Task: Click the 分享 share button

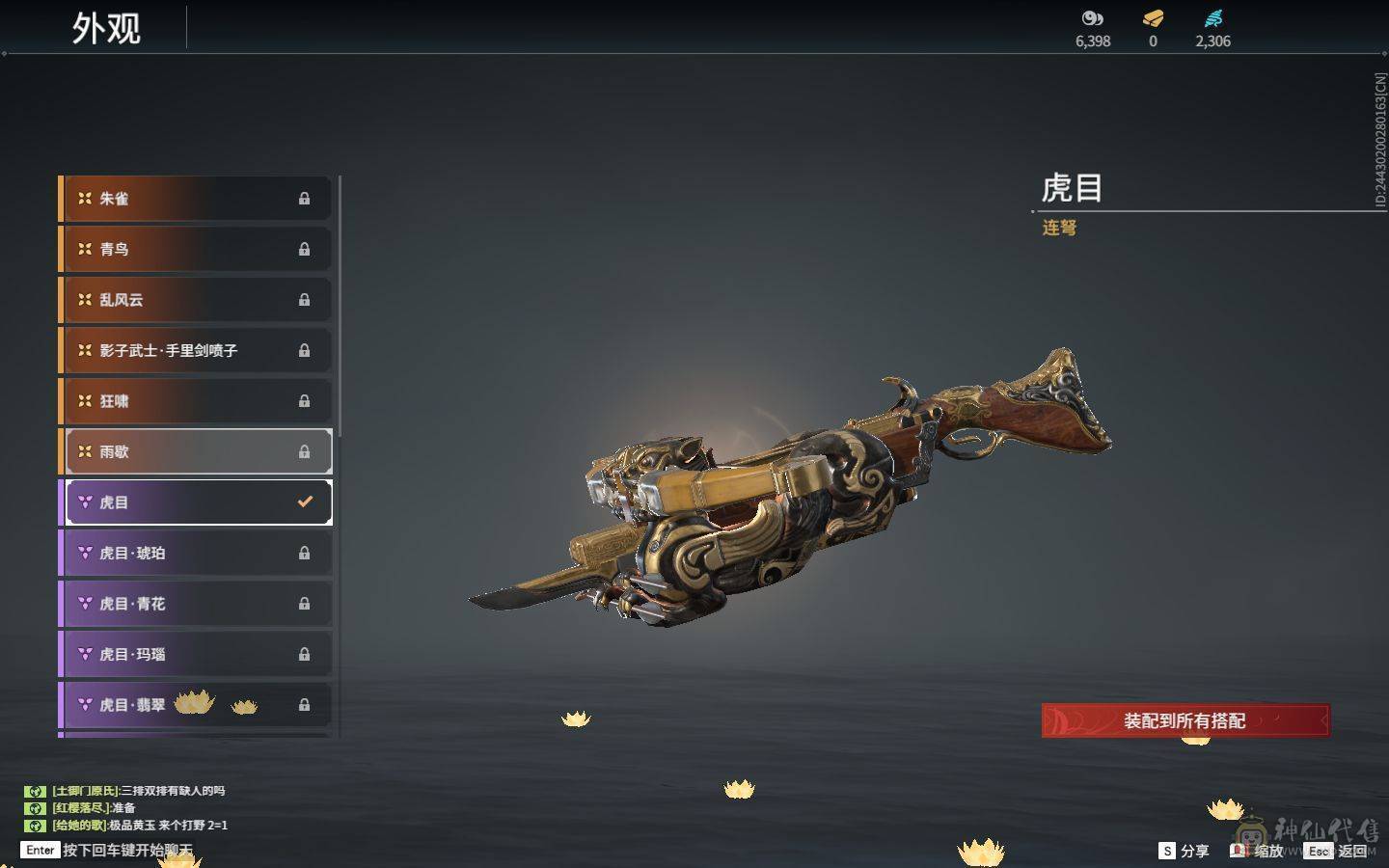Action: coord(1185,851)
